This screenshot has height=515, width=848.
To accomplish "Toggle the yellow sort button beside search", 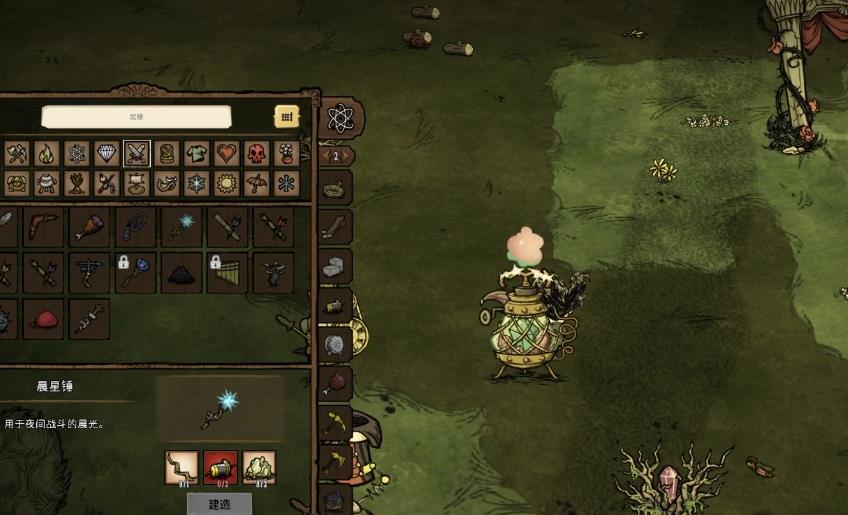I will tap(286, 117).
